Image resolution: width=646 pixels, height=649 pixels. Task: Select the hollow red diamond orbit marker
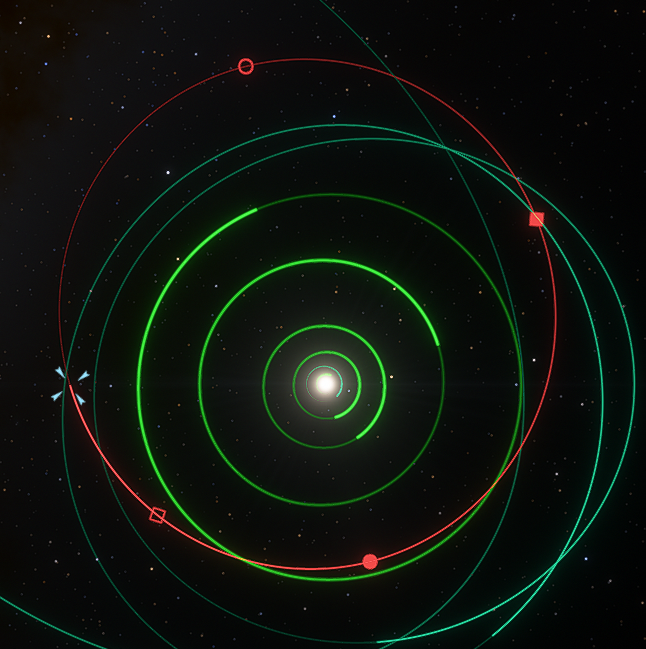(x=157, y=515)
